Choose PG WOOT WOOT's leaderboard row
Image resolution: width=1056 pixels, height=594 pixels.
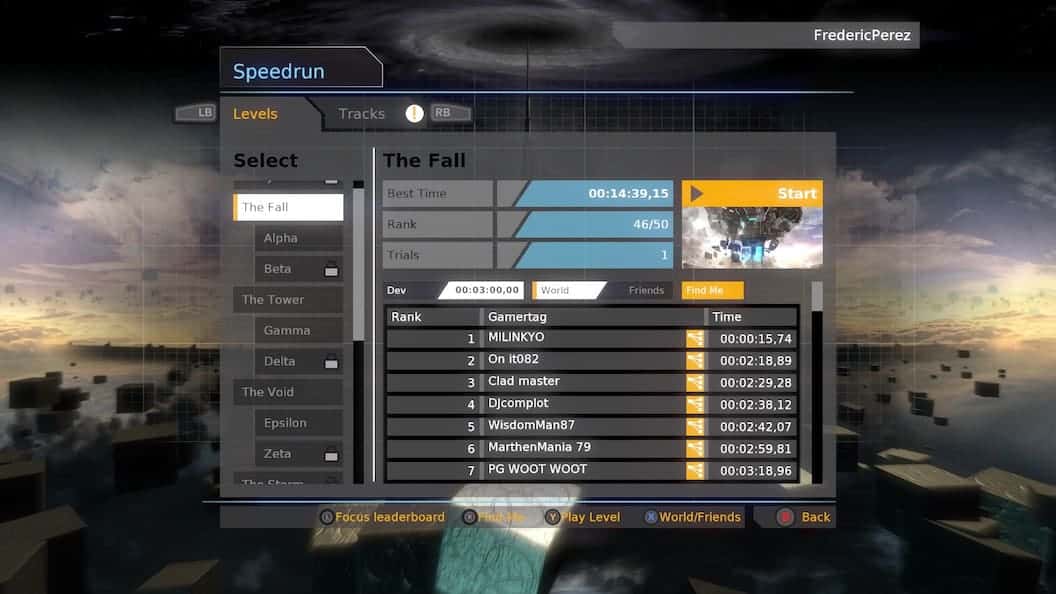pos(592,470)
